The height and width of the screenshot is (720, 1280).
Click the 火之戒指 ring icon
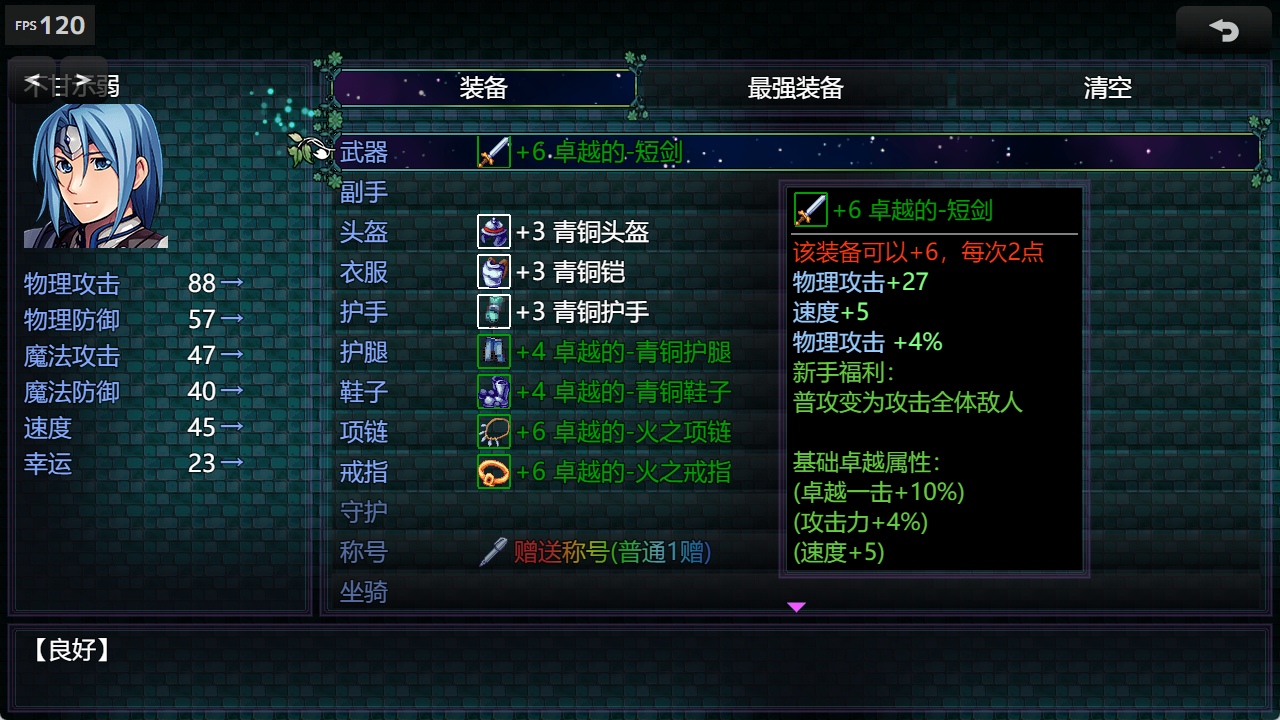493,471
